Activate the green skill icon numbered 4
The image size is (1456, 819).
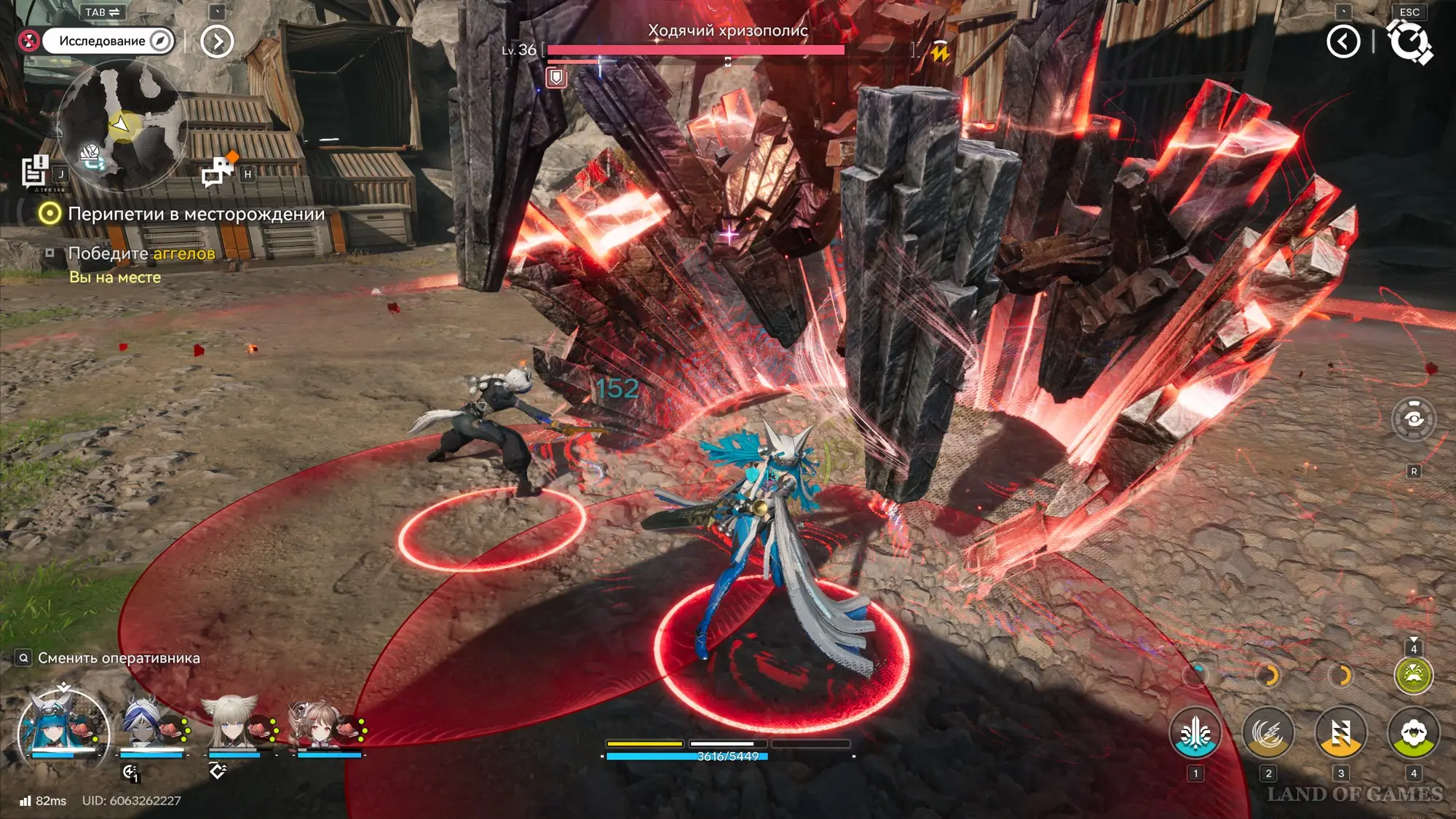click(x=1413, y=733)
